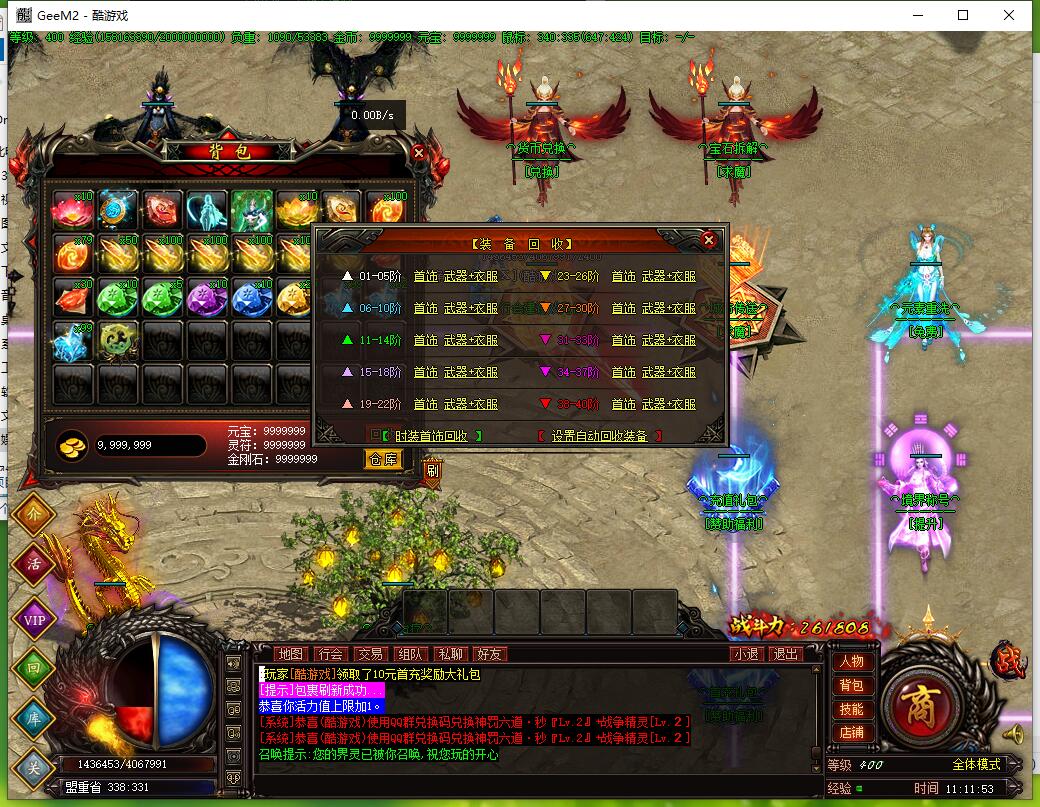Choose 23-26阶 武器+衣服 recycle option
Image resolution: width=1040 pixels, height=807 pixels.
click(x=668, y=276)
